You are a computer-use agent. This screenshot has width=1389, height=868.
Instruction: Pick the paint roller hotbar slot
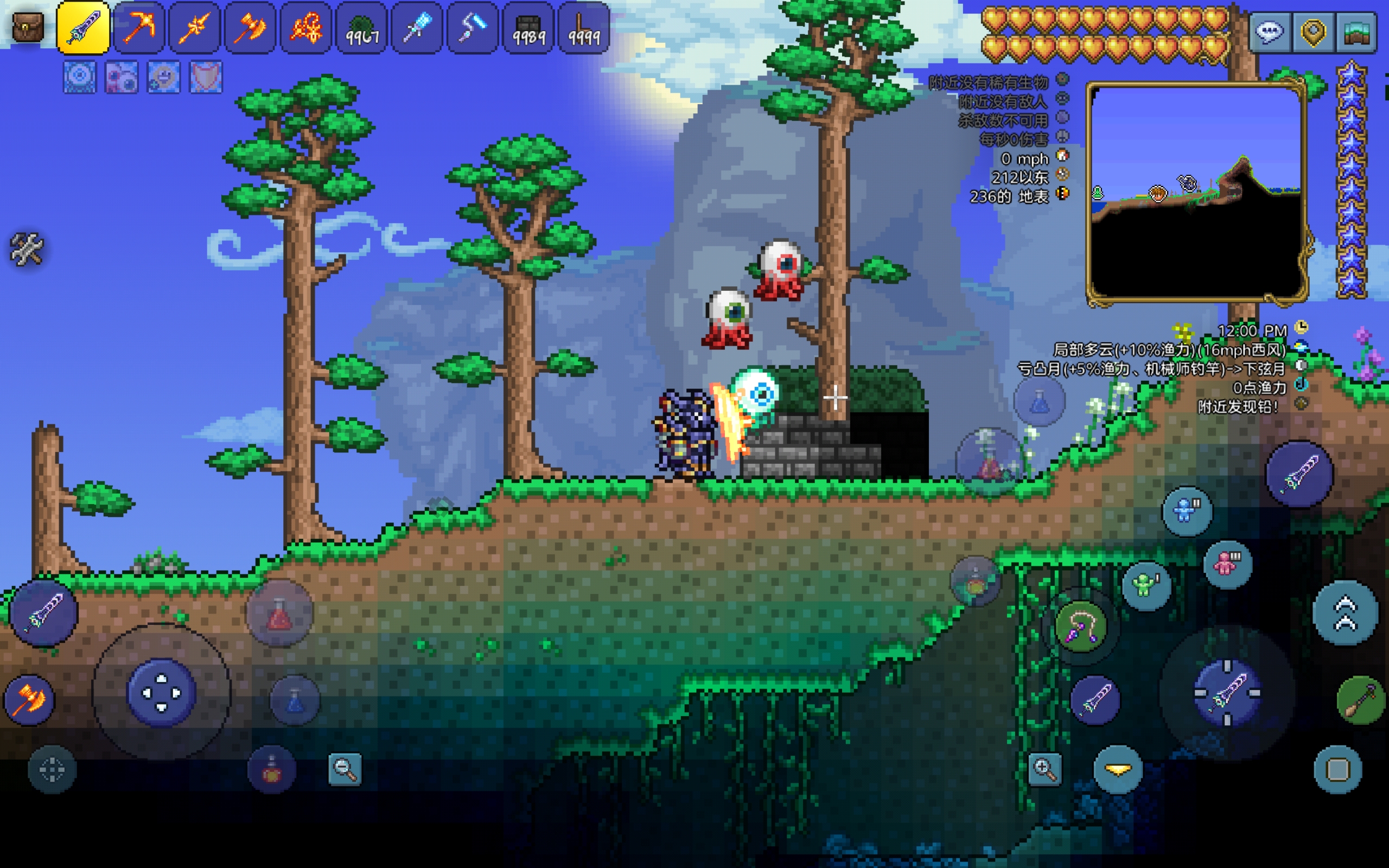473,28
